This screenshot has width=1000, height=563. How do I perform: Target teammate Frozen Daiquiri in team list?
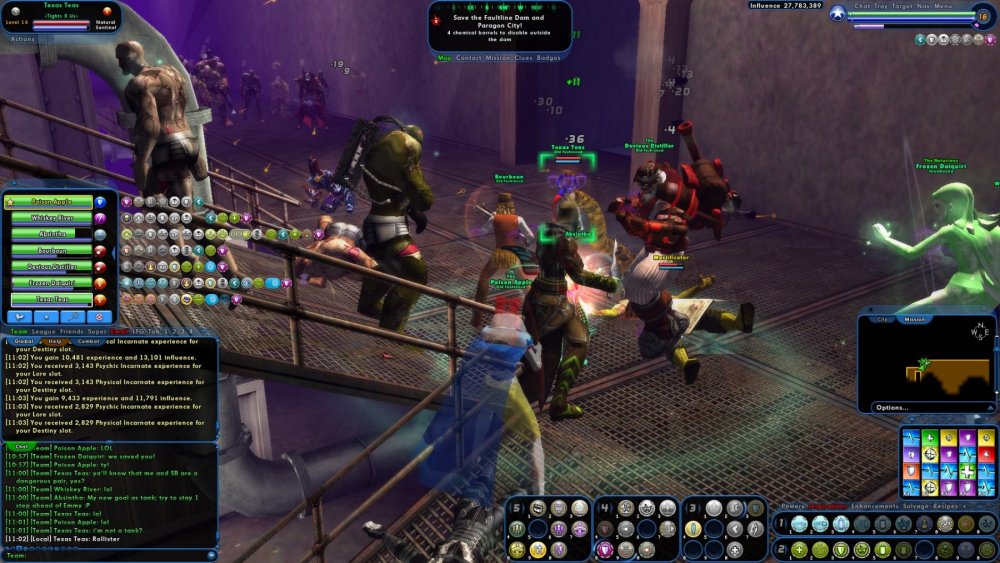coord(52,283)
